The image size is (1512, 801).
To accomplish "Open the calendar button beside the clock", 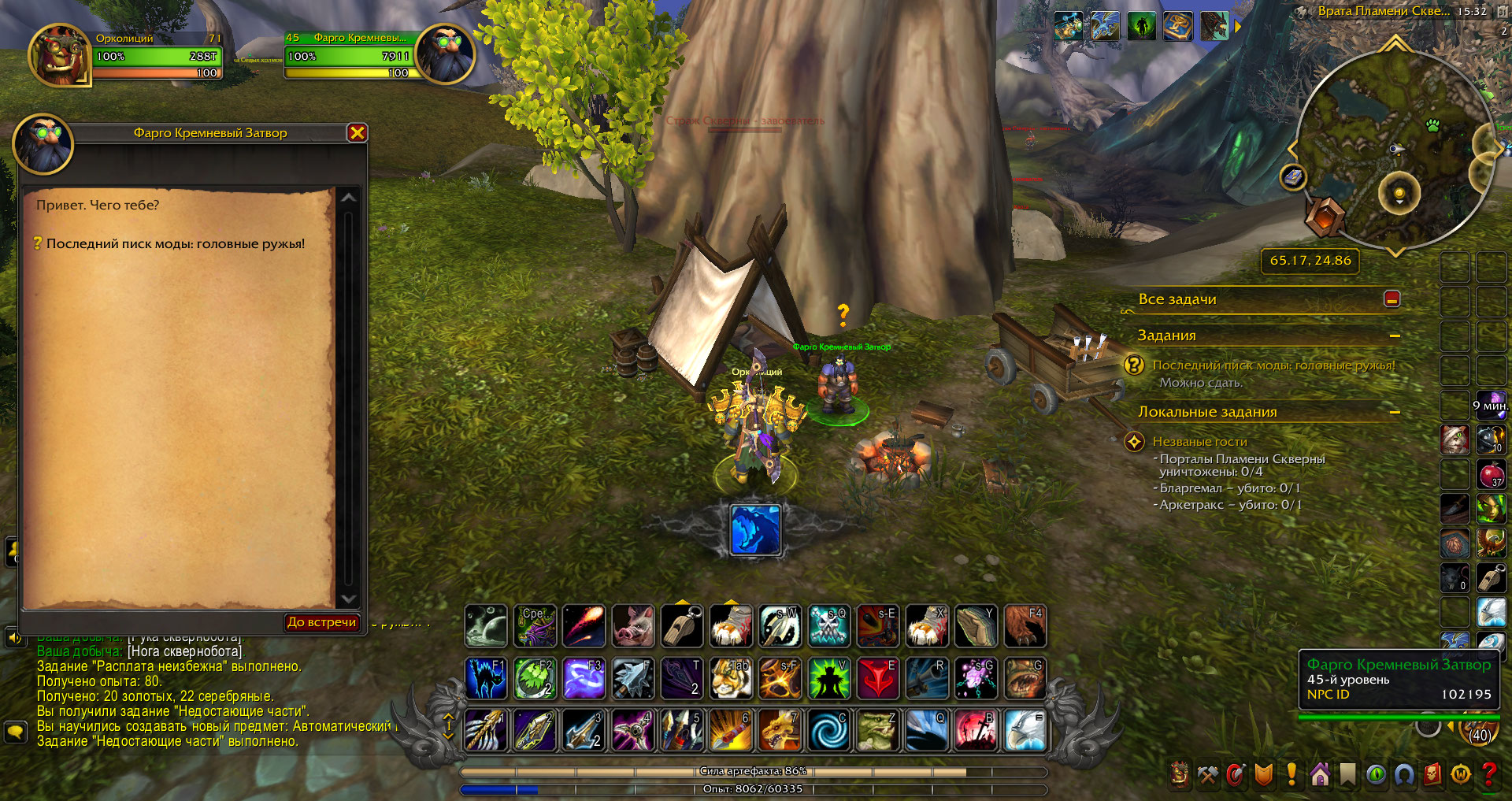I will [1503, 12].
